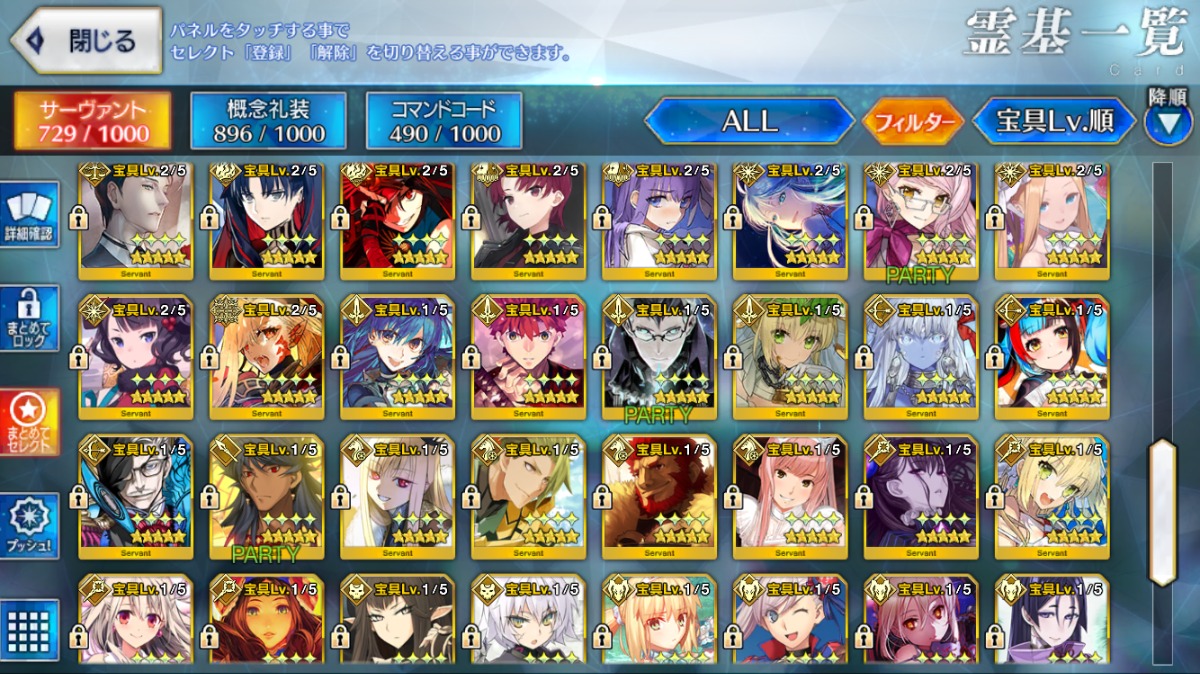Open the 概念礼装 tab
Viewport: 1200px width, 674px height.
point(268,121)
